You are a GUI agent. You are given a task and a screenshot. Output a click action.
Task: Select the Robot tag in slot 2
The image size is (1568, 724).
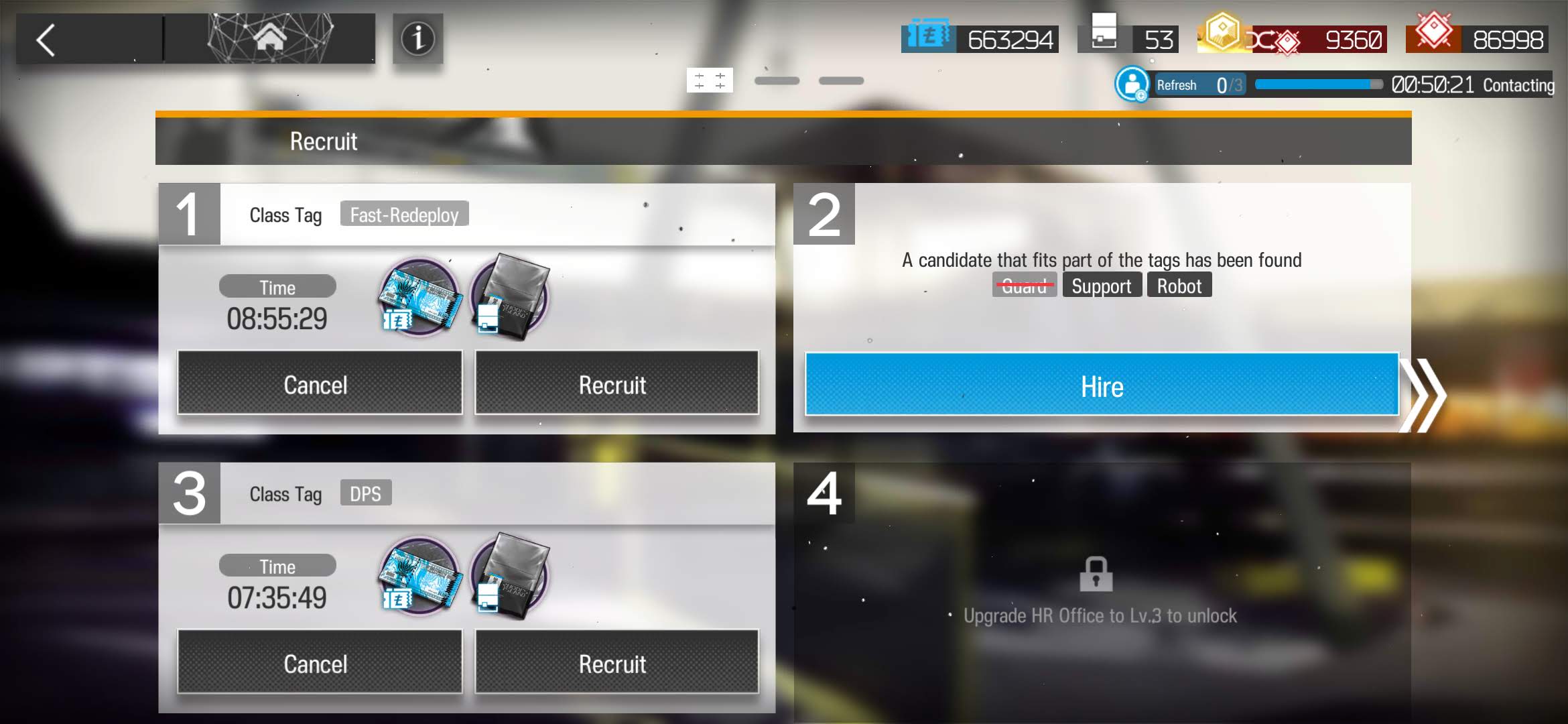point(1179,286)
